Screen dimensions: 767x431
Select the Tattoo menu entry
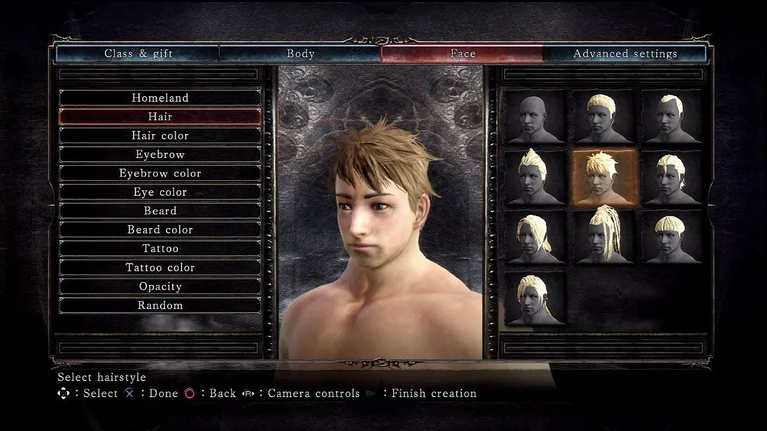[x=160, y=248]
